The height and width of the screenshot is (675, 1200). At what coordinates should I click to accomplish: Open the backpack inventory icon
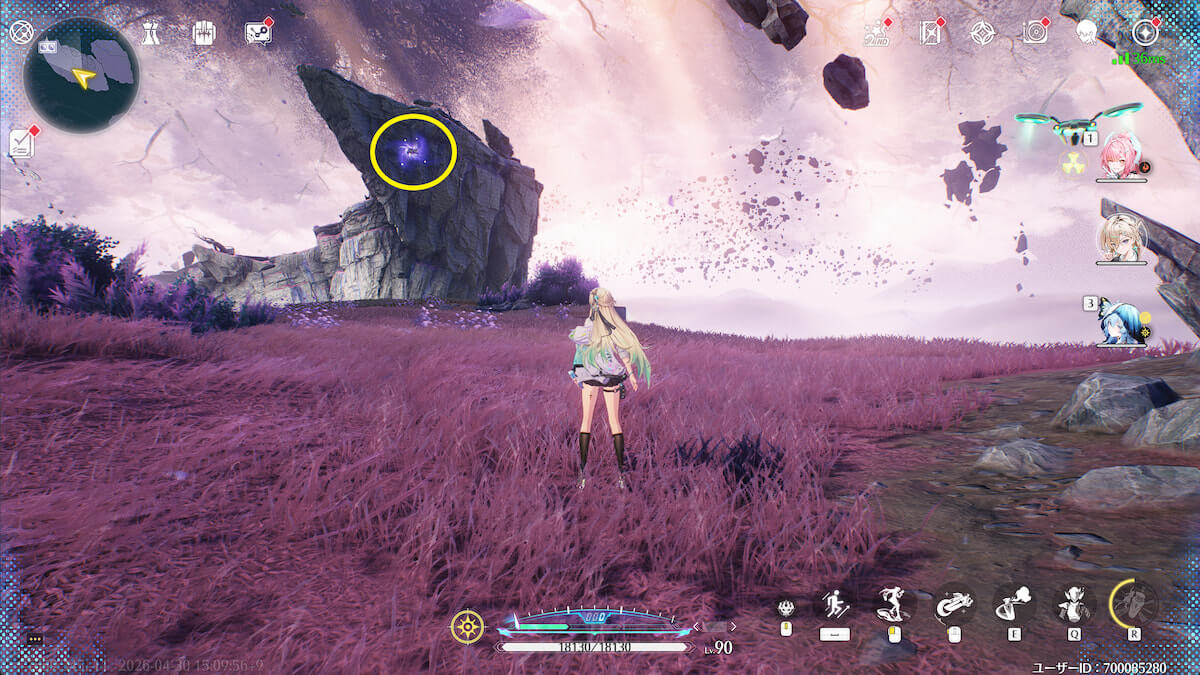204,33
